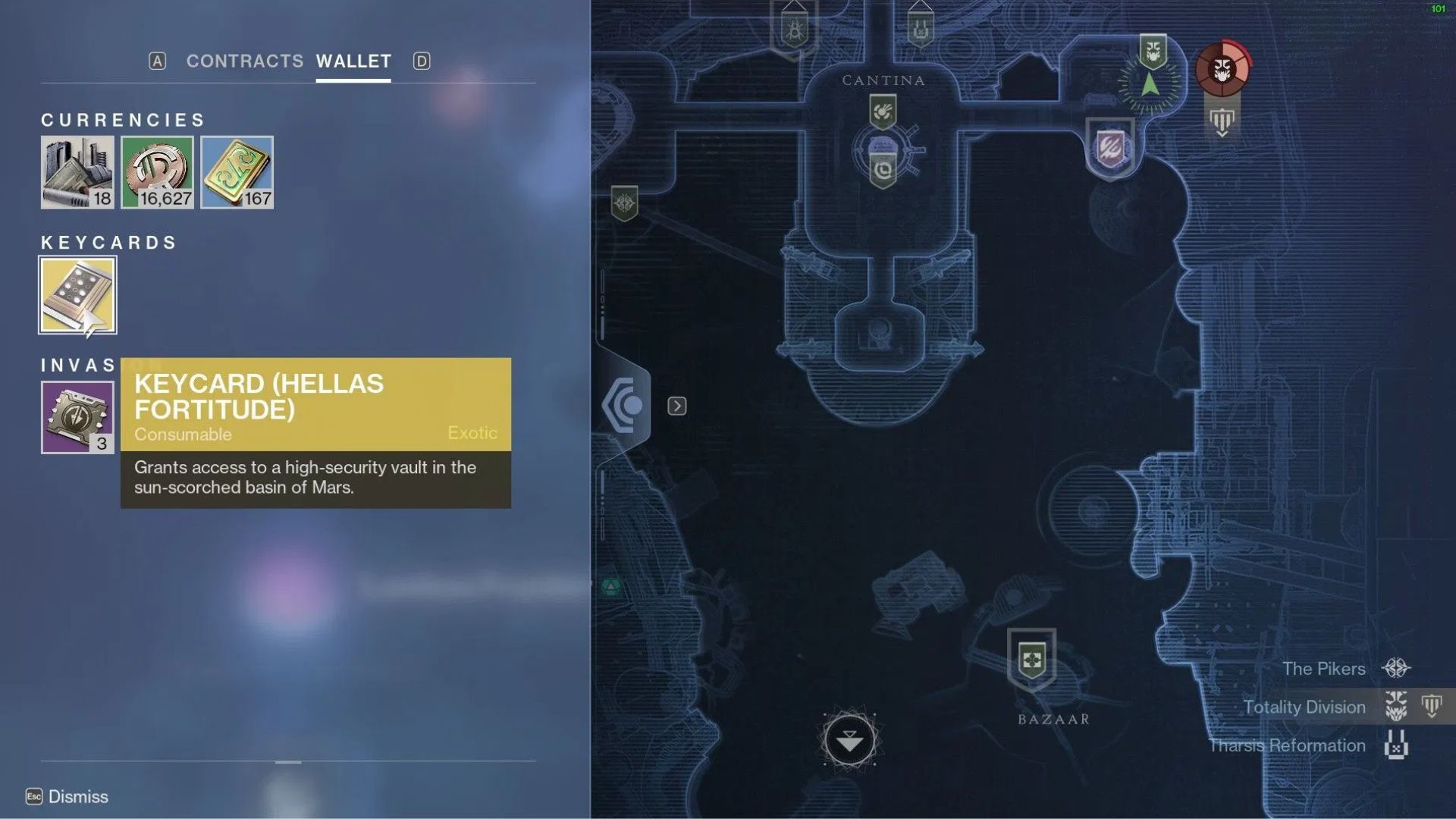1456x819 pixels.
Task: Select the gold currency card showing 167
Action: (x=237, y=172)
